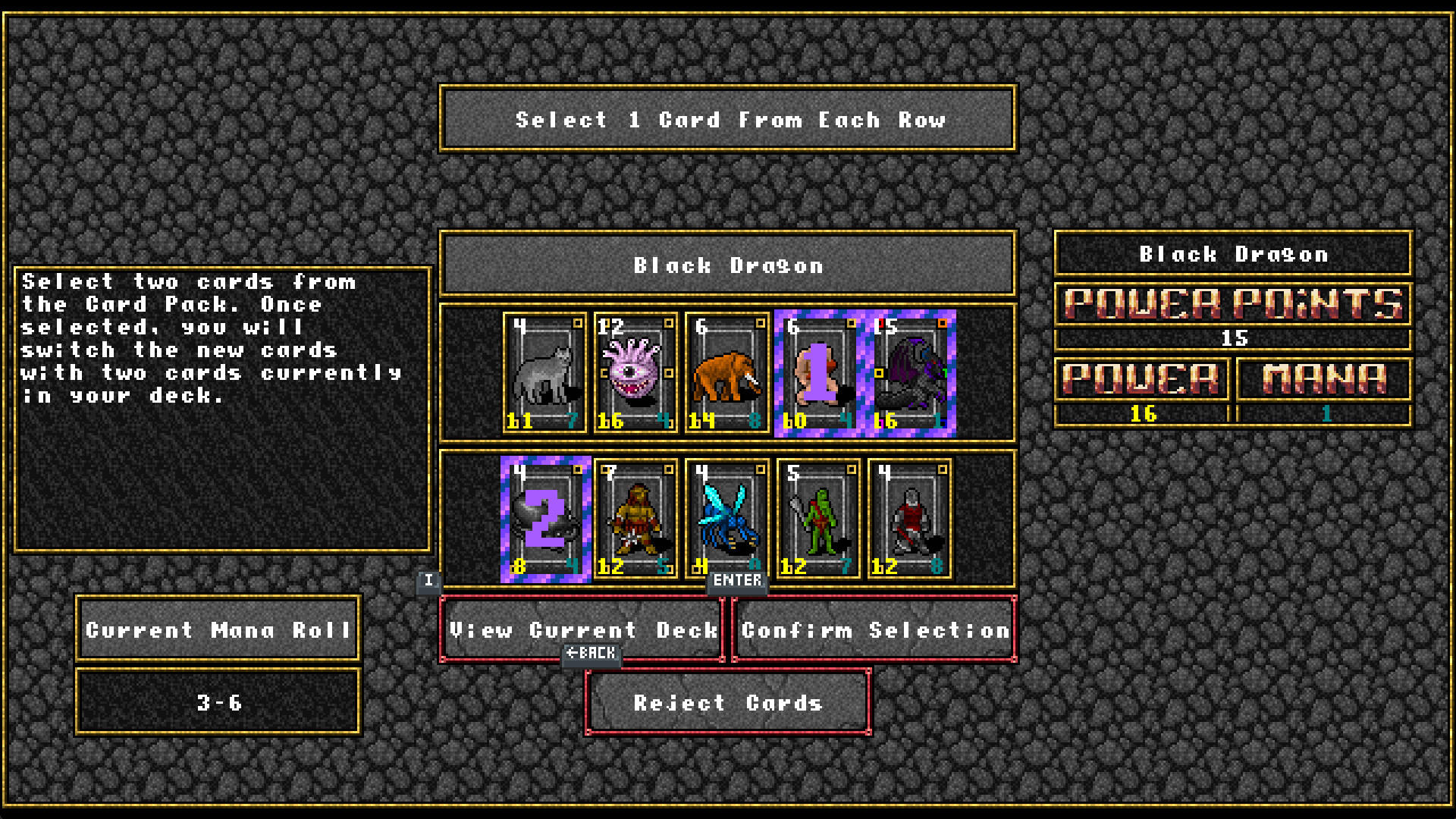The height and width of the screenshot is (819, 1456).
Task: Switch to View Current Deck
Action: (x=584, y=630)
